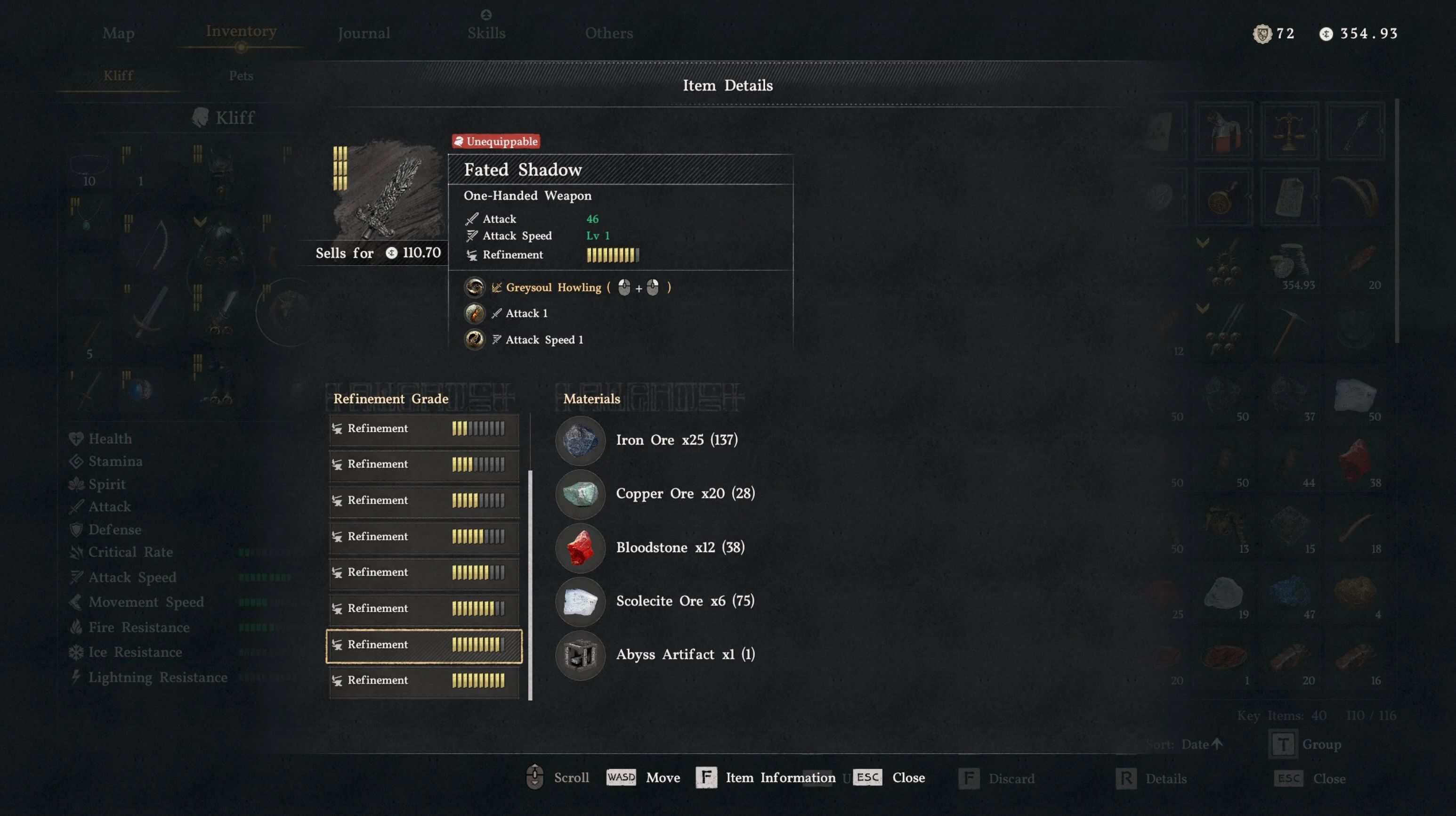Open the Map tab
The height and width of the screenshot is (816, 1456).
click(x=118, y=33)
